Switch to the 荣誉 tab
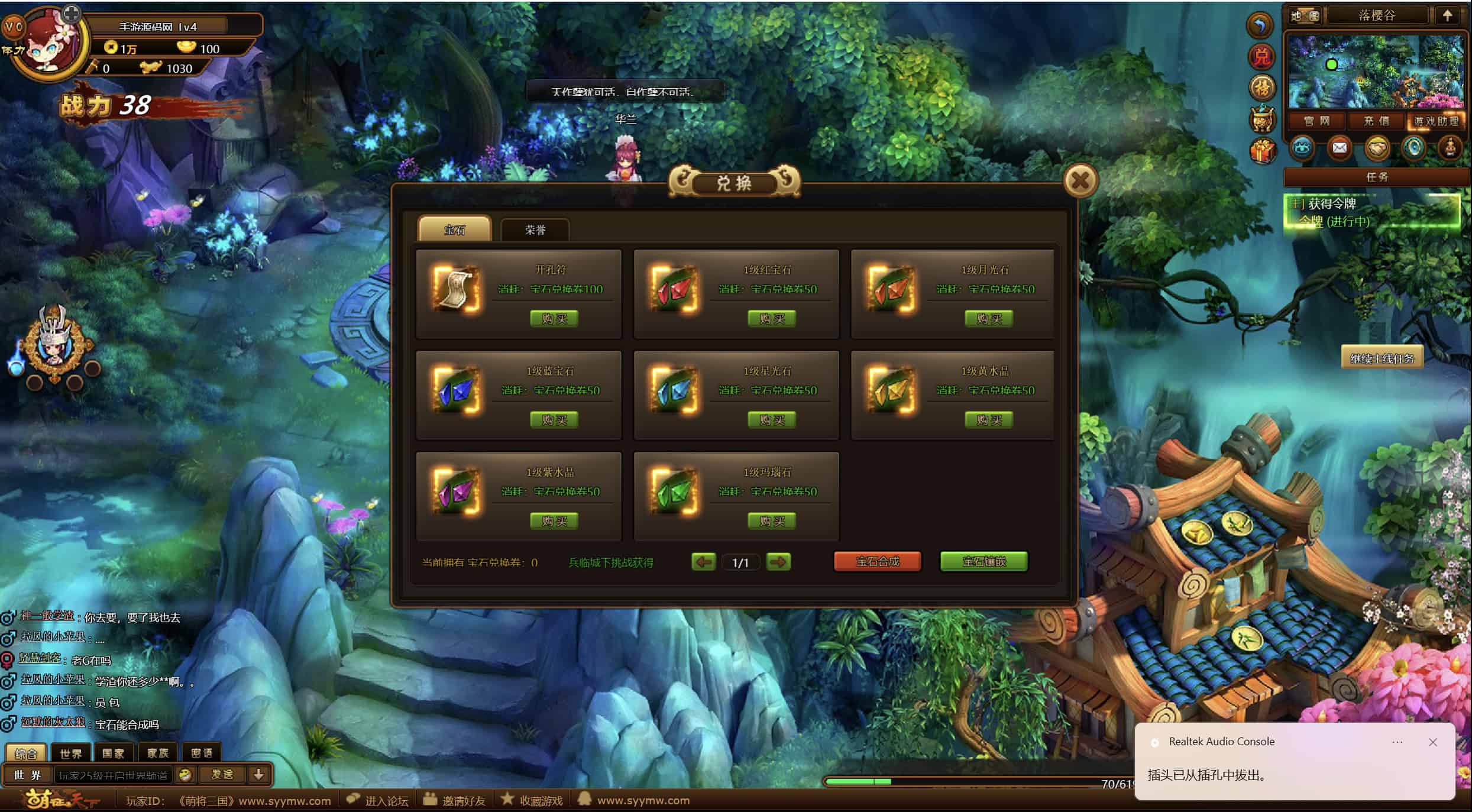Viewport: 1472px width, 812px height. (535, 229)
